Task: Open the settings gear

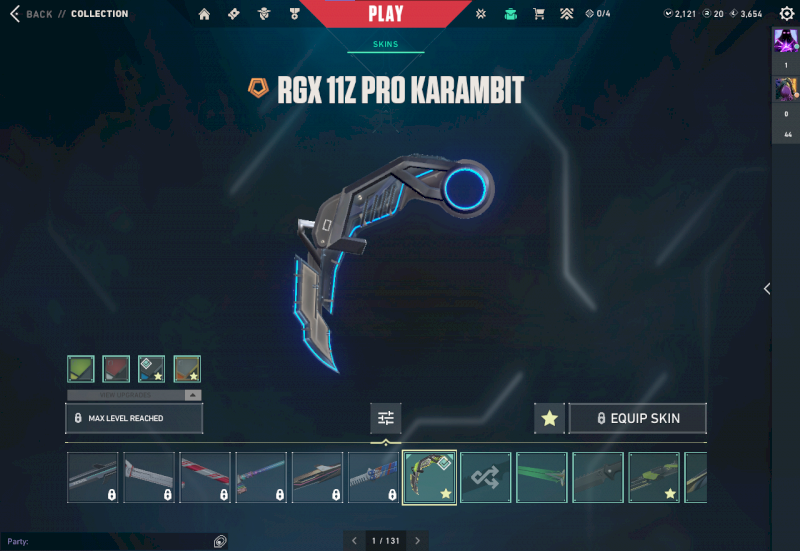Action: [786, 14]
